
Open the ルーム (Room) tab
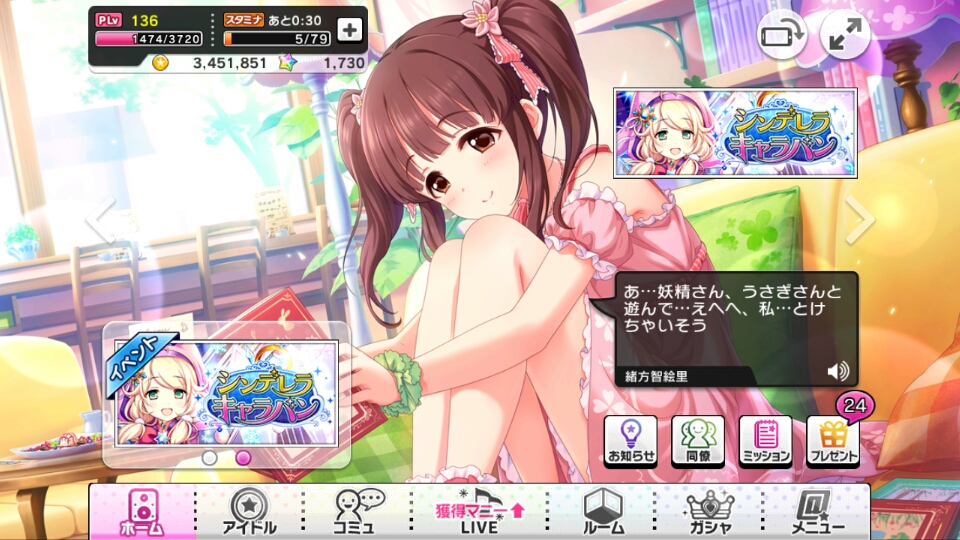coord(603,512)
